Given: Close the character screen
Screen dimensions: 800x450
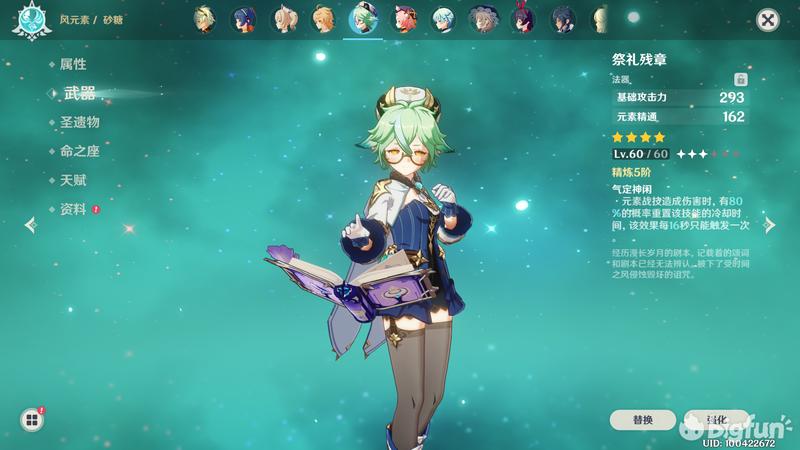Looking at the screenshot, I should pos(767,20).
